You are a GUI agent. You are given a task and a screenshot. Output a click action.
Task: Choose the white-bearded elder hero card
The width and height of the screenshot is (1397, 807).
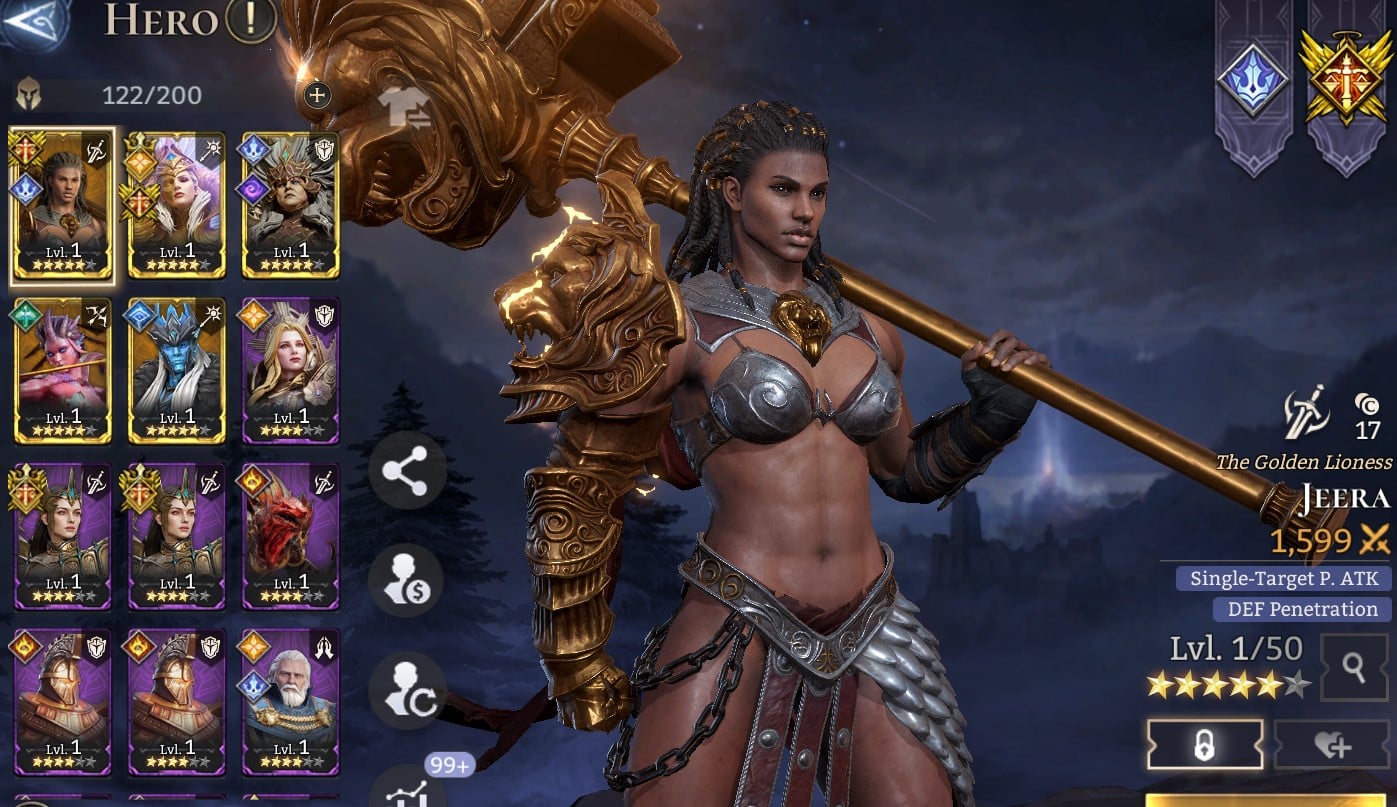(x=290, y=702)
